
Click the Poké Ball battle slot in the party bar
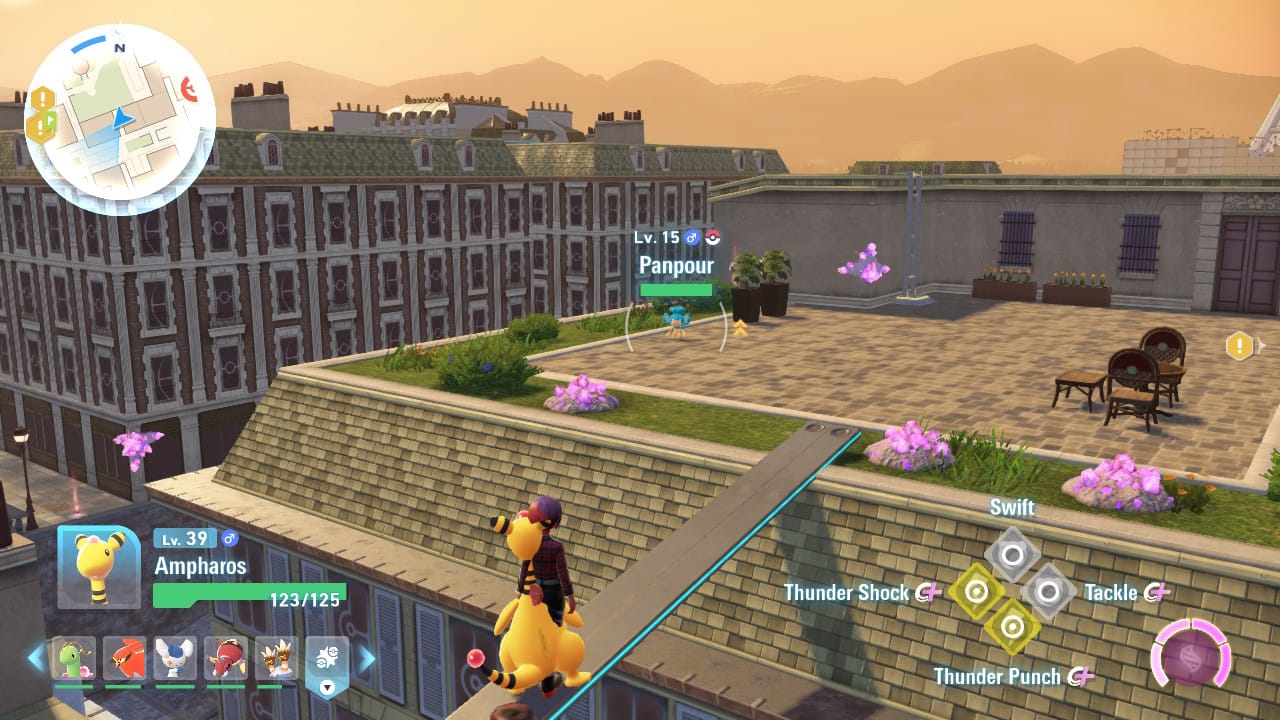(327, 656)
